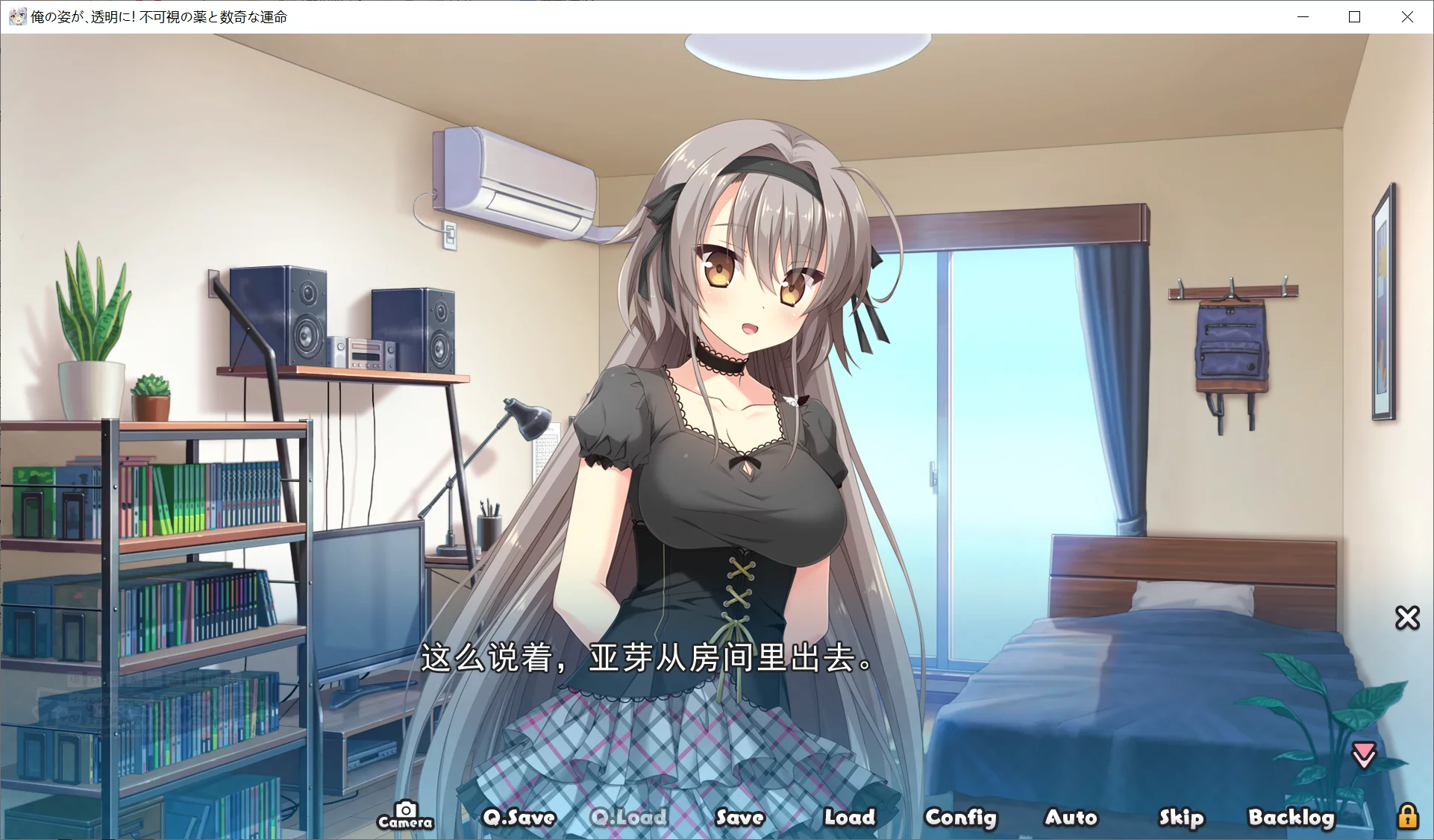Maximize the game window
The height and width of the screenshot is (840, 1434).
pos(1355,16)
